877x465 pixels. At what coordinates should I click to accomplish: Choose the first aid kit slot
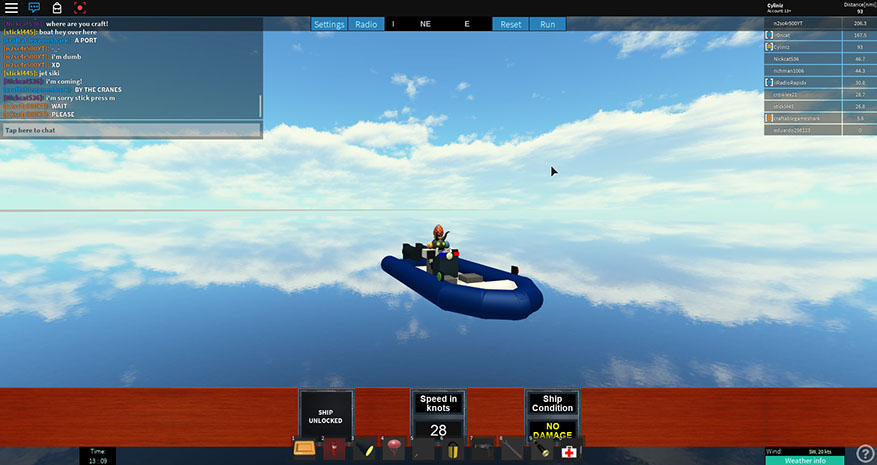[x=569, y=451]
